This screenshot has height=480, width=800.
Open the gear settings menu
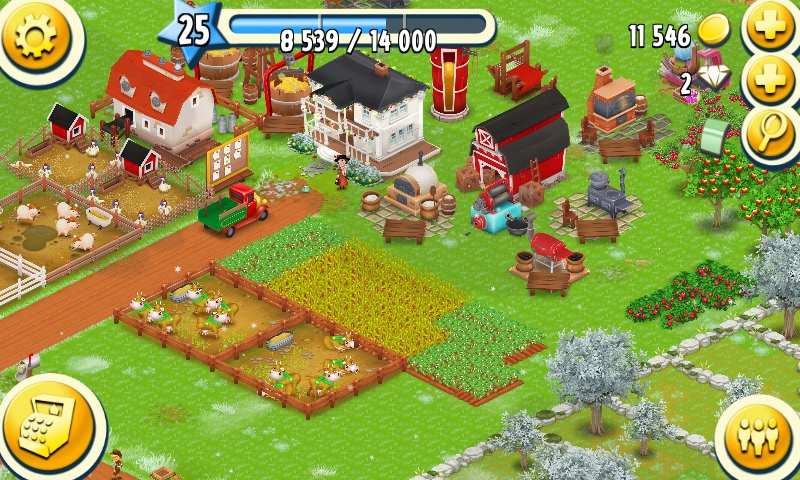[36, 36]
